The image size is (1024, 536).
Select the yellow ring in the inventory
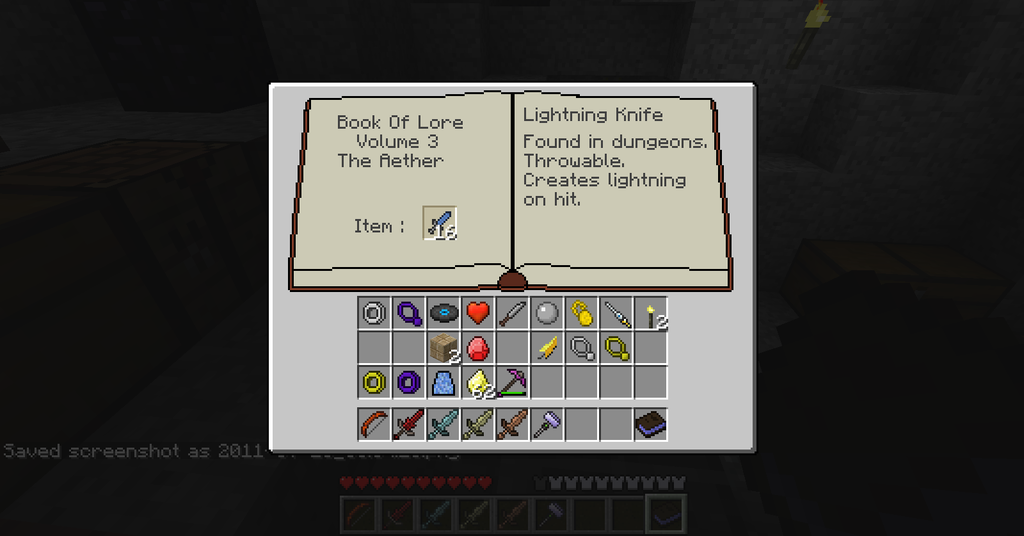click(374, 382)
